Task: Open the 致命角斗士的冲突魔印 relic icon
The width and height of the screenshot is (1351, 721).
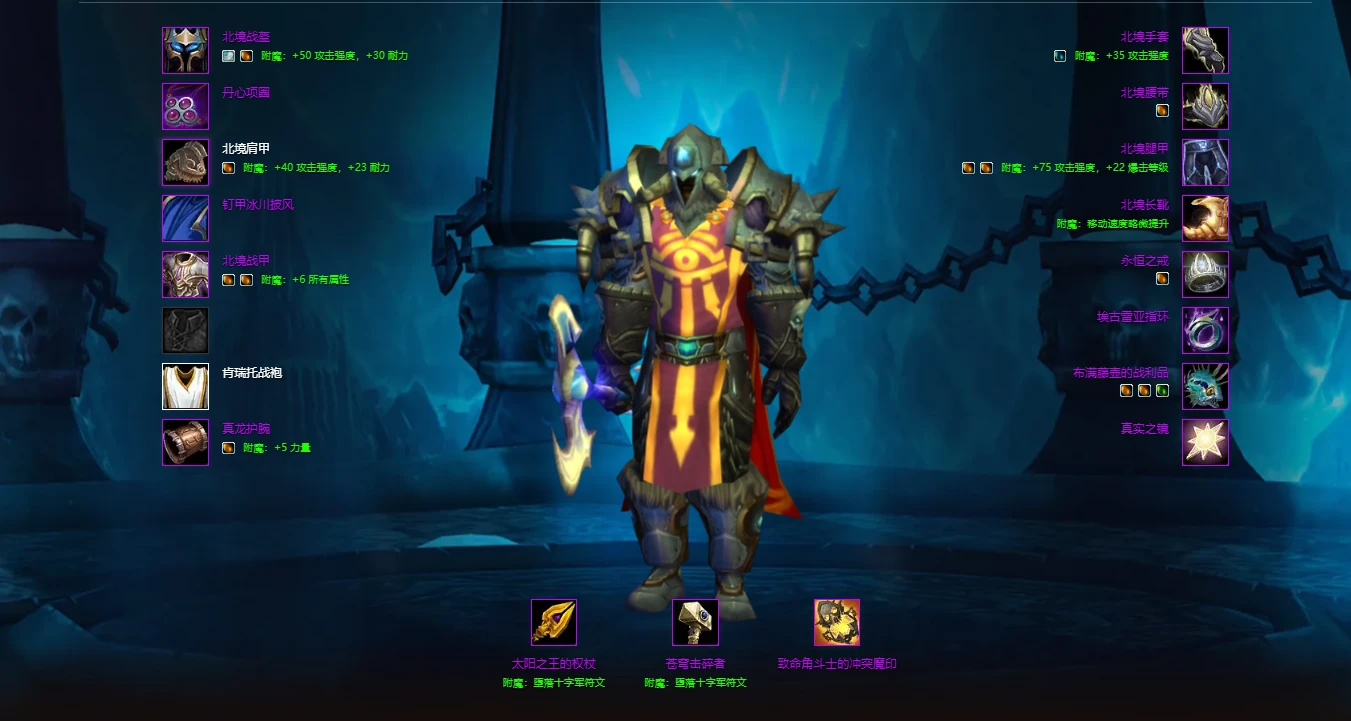Action: [837, 622]
